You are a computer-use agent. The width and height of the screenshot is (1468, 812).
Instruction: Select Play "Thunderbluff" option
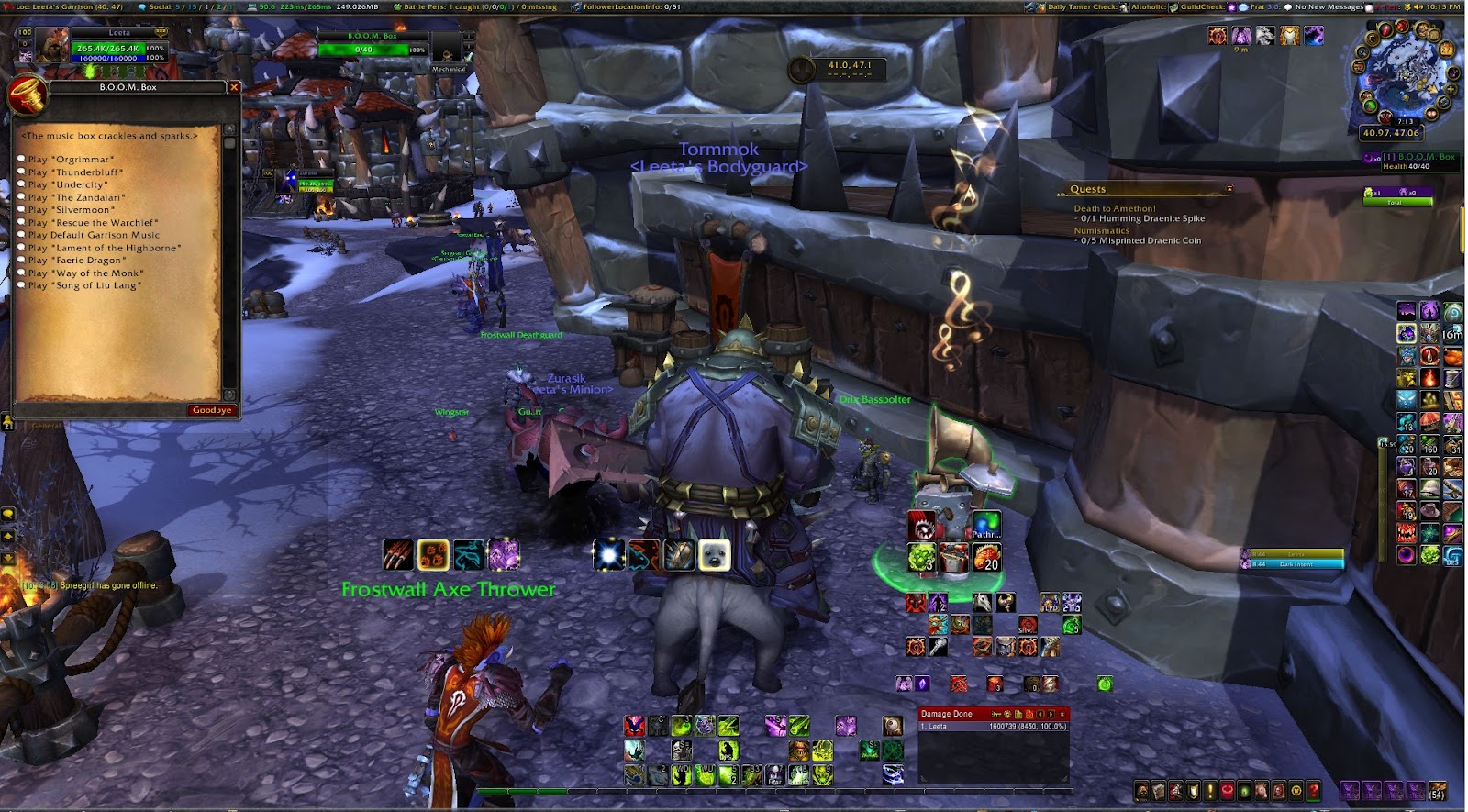(x=75, y=172)
